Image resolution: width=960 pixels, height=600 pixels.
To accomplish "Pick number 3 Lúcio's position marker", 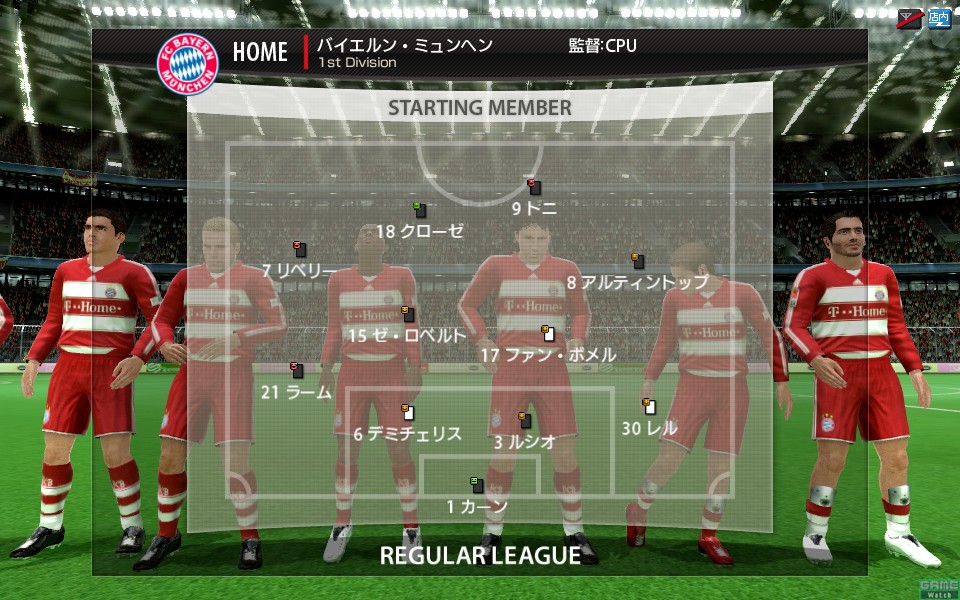I will click(x=524, y=420).
